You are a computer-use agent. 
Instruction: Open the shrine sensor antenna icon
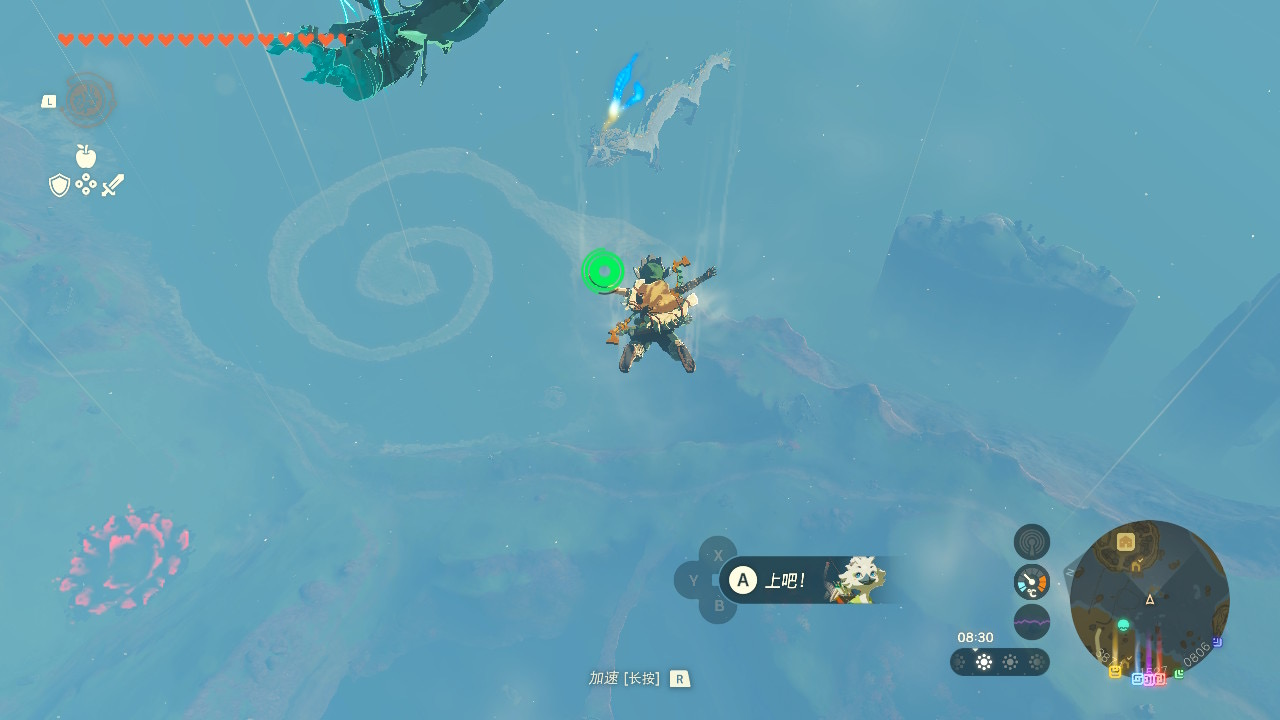tap(1032, 542)
